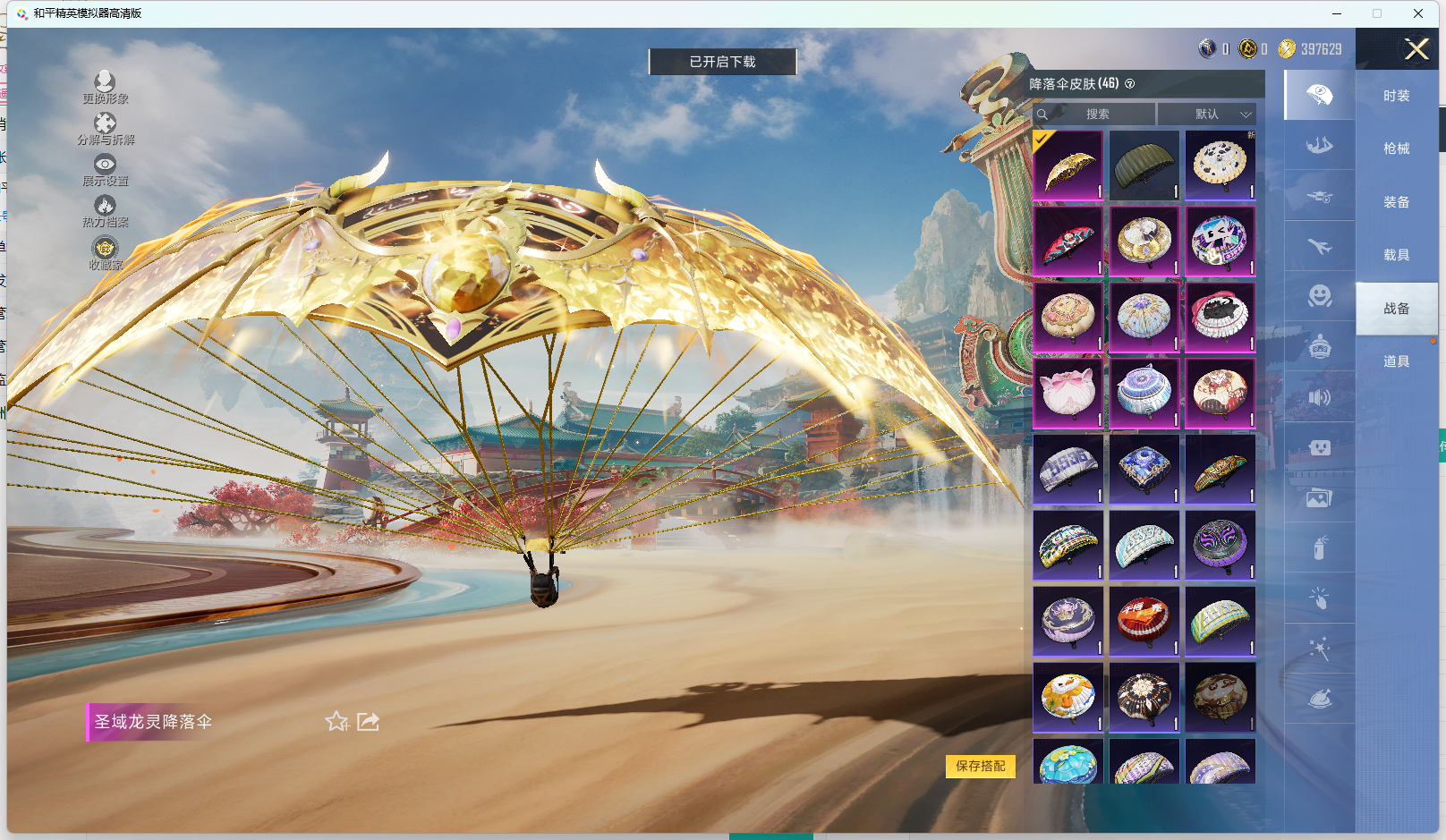The image size is (1446, 840).
Task: Switch to the 时装 tab
Action: click(x=1396, y=96)
